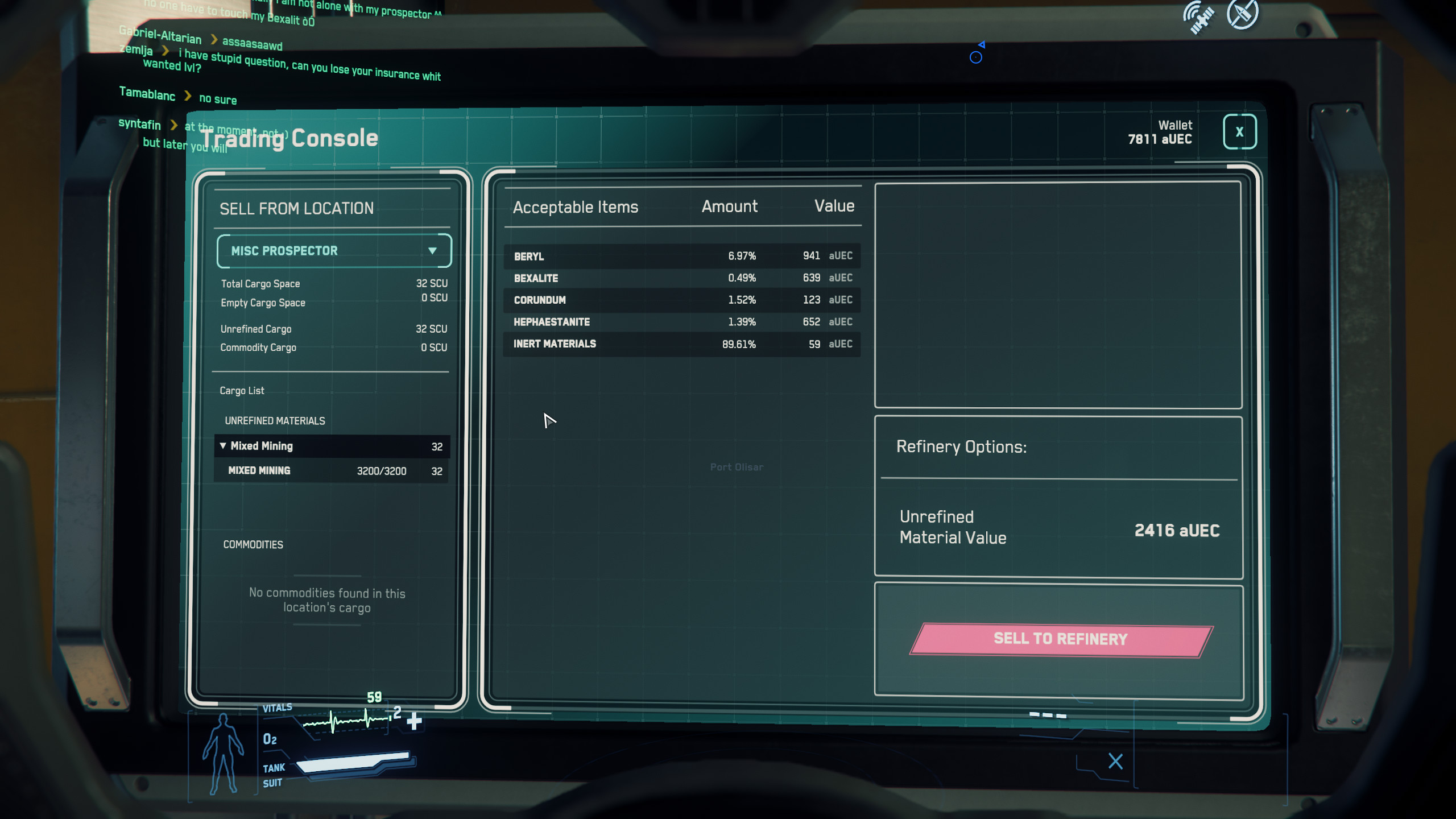Pick the Corundum item row

pyautogui.click(x=681, y=300)
